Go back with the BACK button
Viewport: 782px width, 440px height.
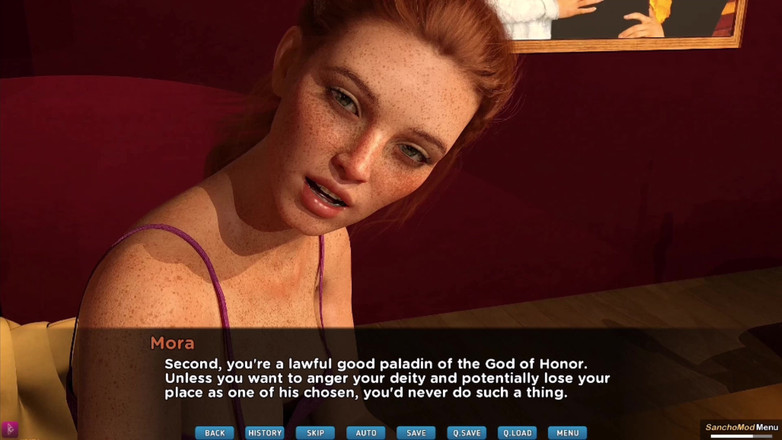coord(214,433)
